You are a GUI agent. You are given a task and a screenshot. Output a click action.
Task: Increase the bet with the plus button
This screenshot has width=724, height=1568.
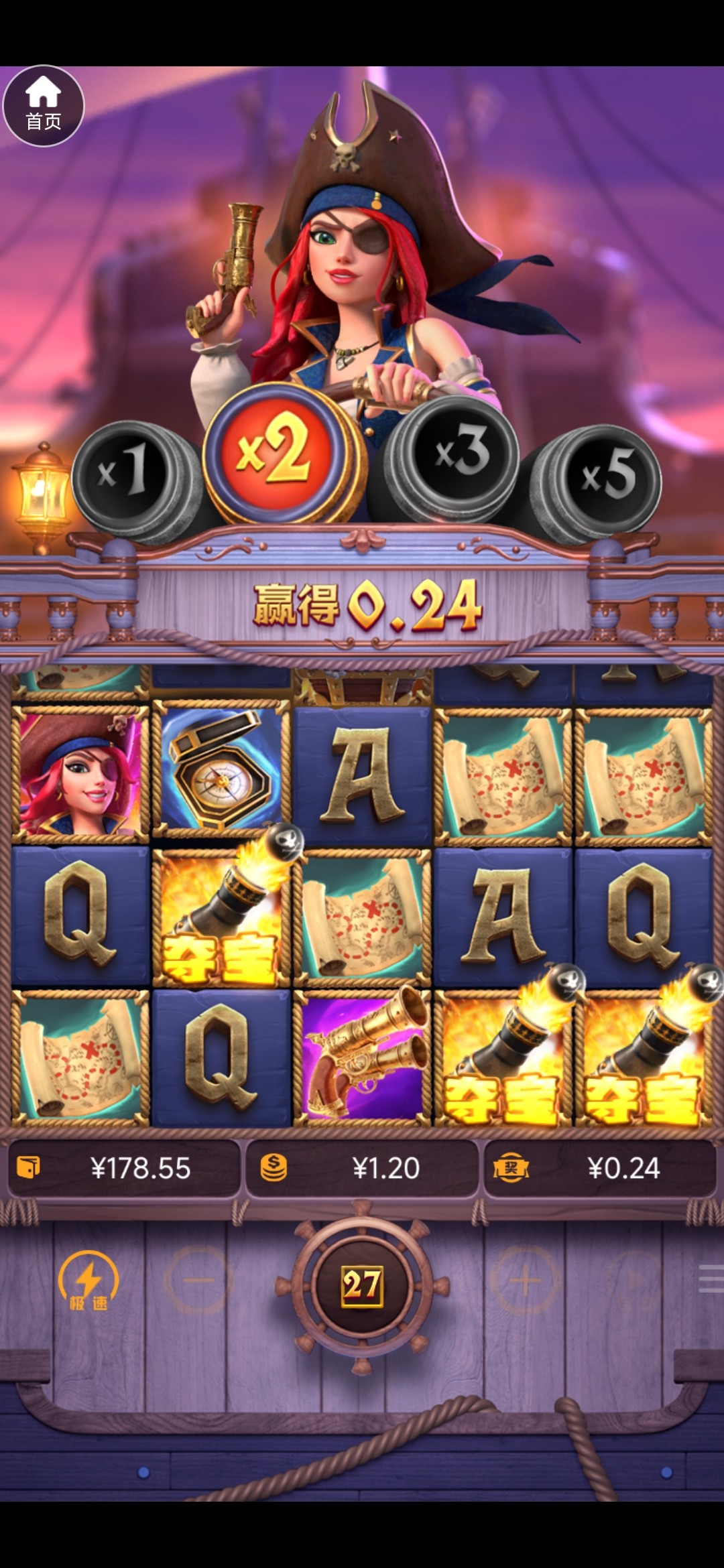(526, 1281)
